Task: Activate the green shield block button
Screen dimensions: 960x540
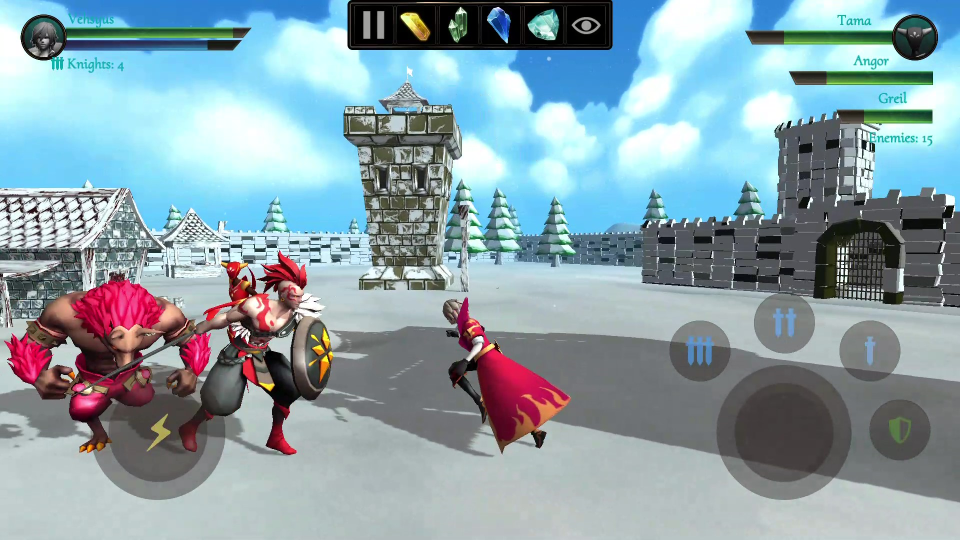Action: click(x=900, y=431)
